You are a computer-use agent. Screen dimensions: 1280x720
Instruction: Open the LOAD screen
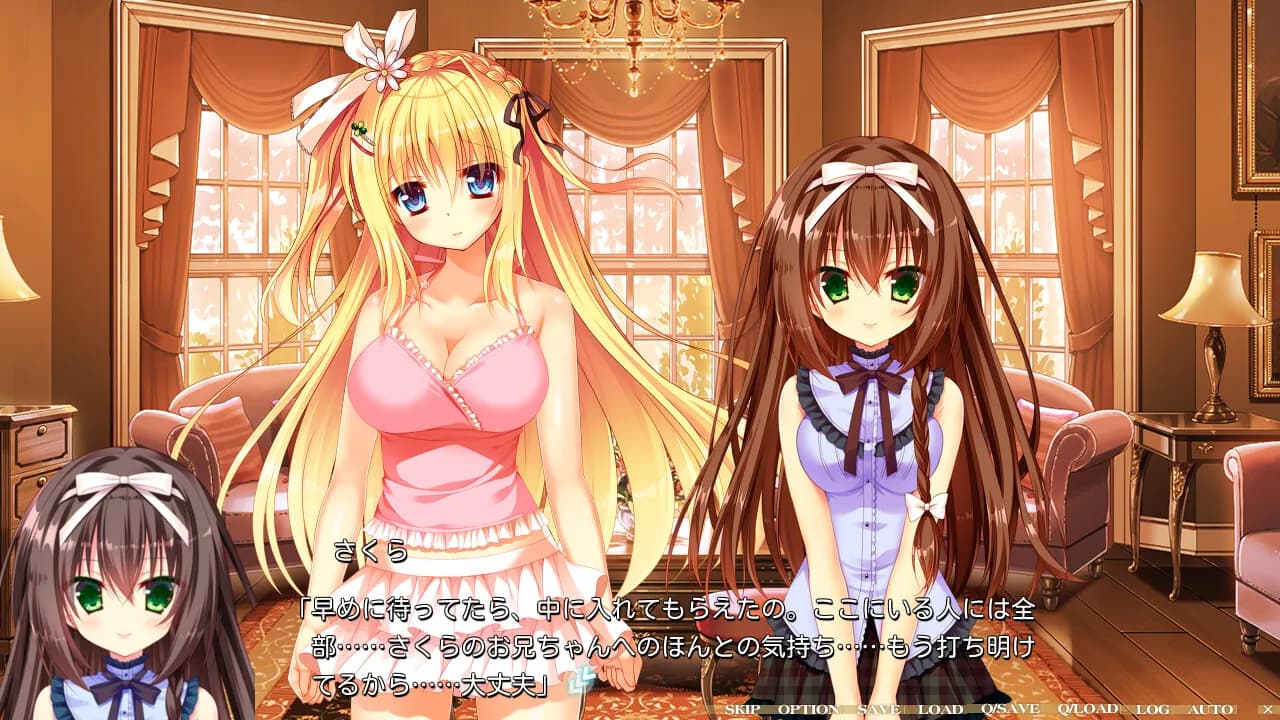[x=939, y=710]
